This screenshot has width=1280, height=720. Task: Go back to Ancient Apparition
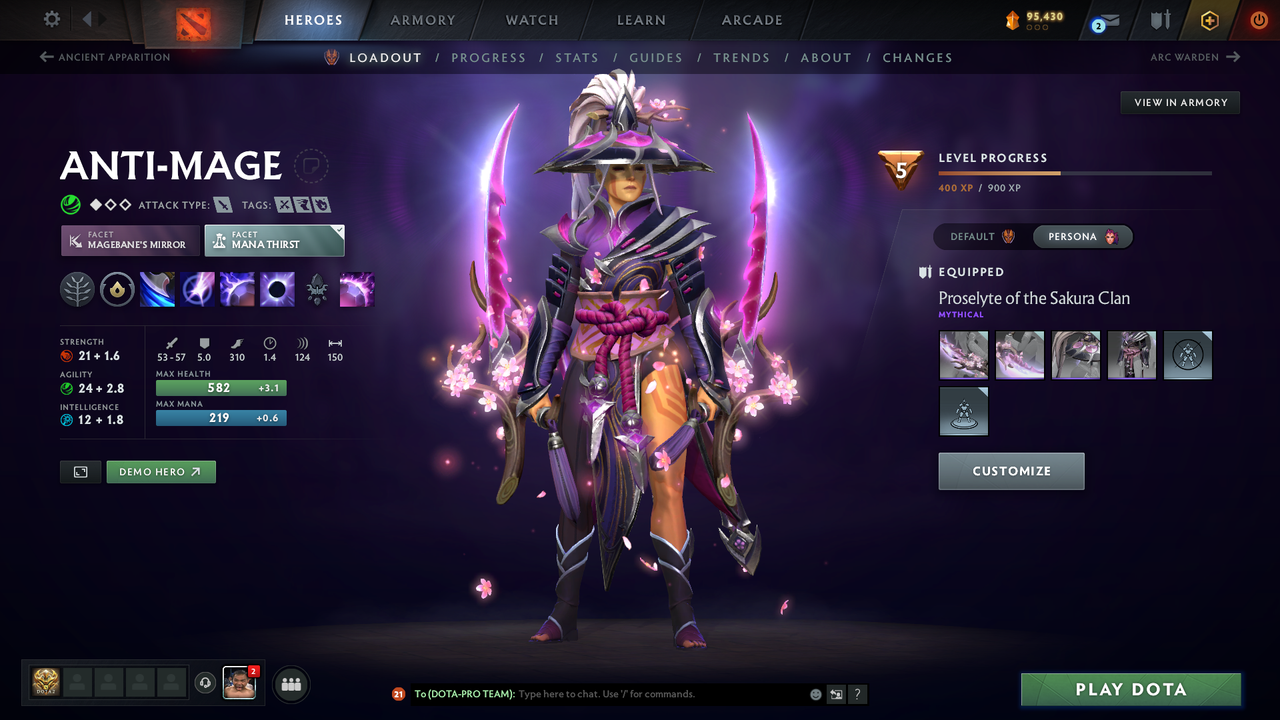click(x=104, y=57)
